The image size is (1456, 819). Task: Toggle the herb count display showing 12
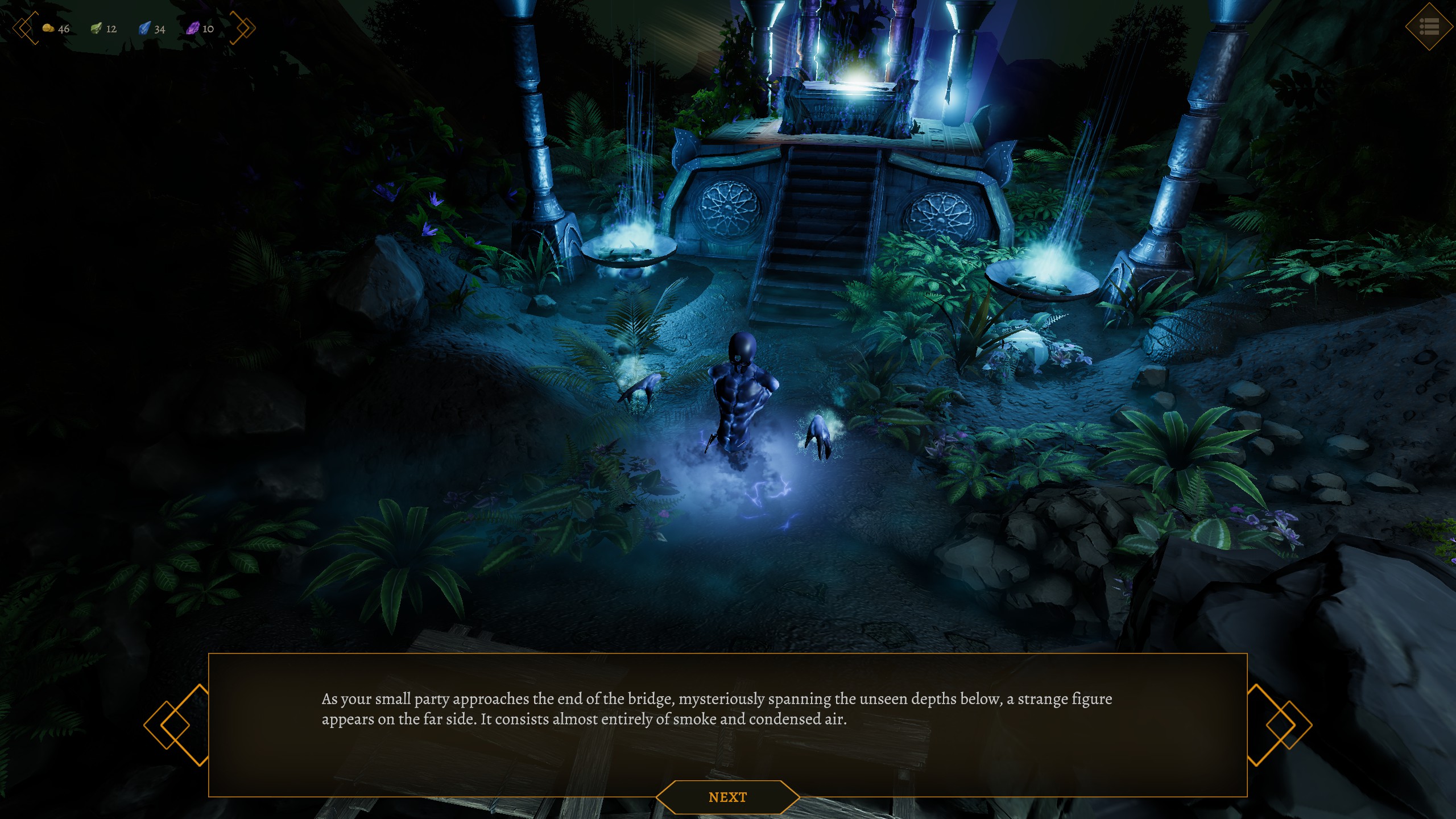(x=111, y=29)
